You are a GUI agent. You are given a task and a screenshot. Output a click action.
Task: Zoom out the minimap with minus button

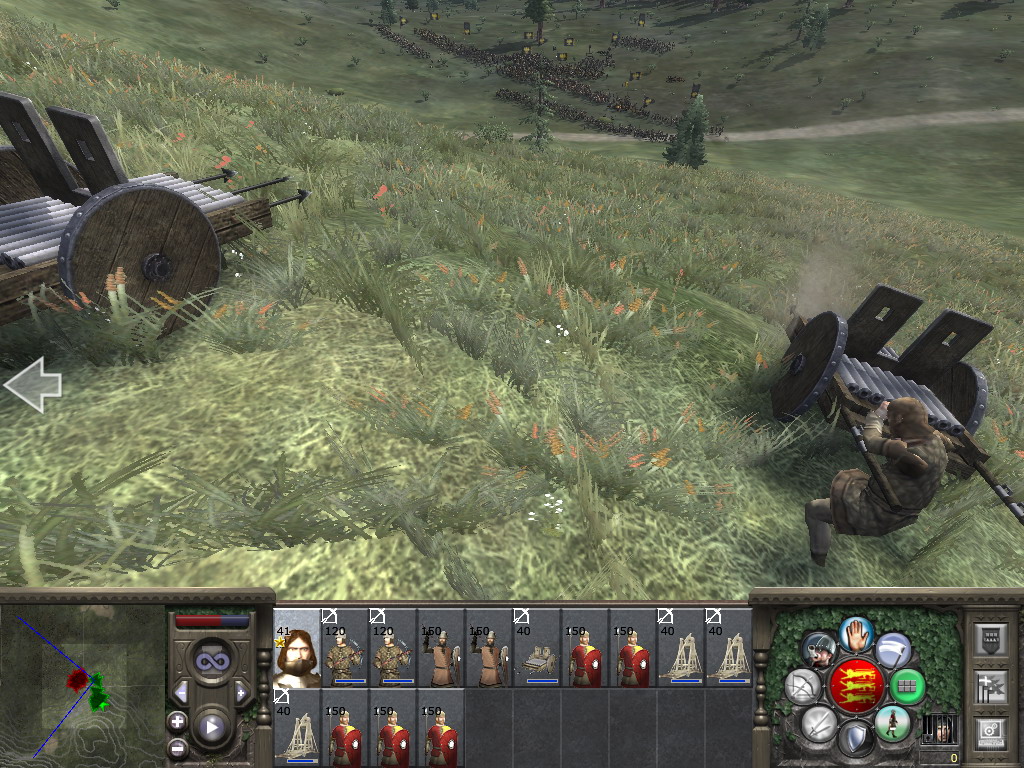click(177, 746)
